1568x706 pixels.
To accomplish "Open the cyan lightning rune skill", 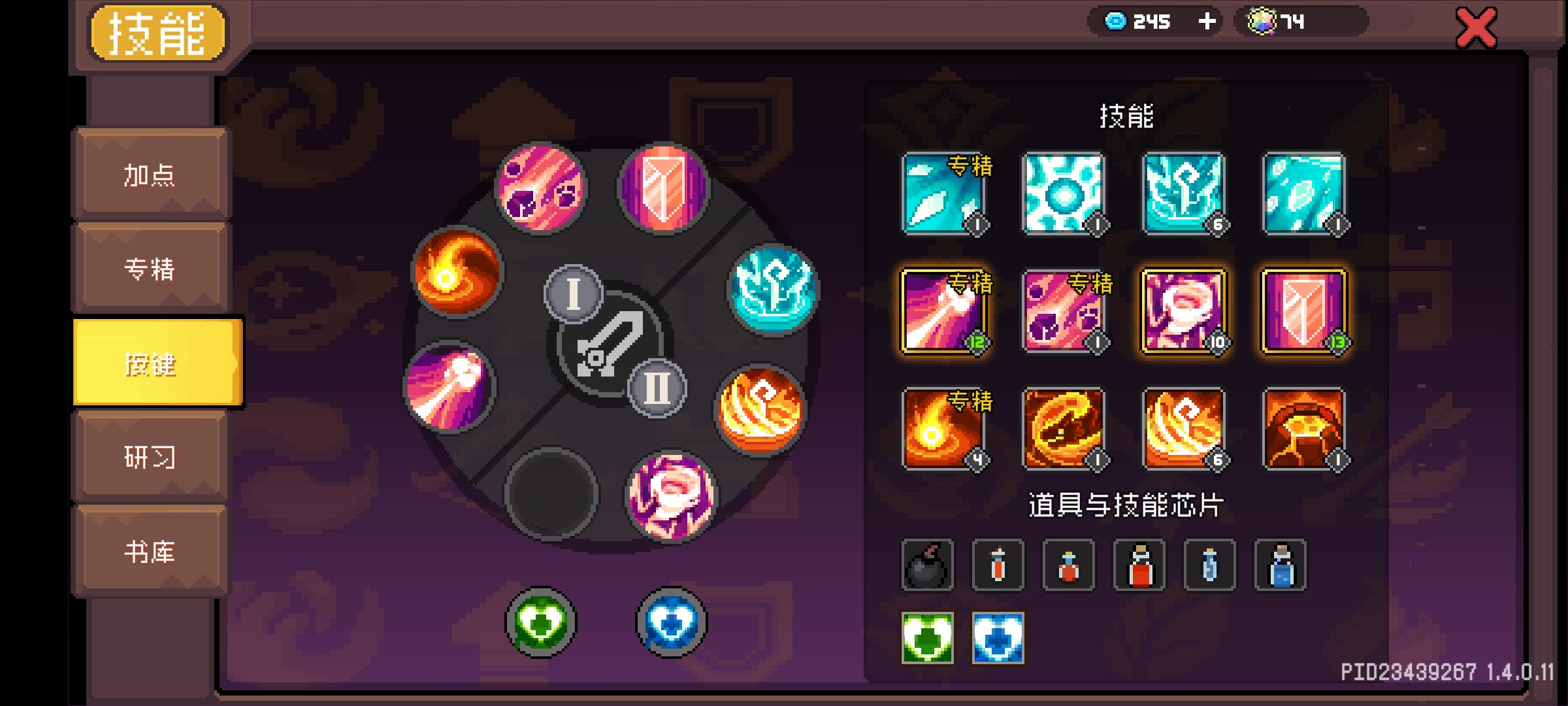I will tap(1186, 192).
